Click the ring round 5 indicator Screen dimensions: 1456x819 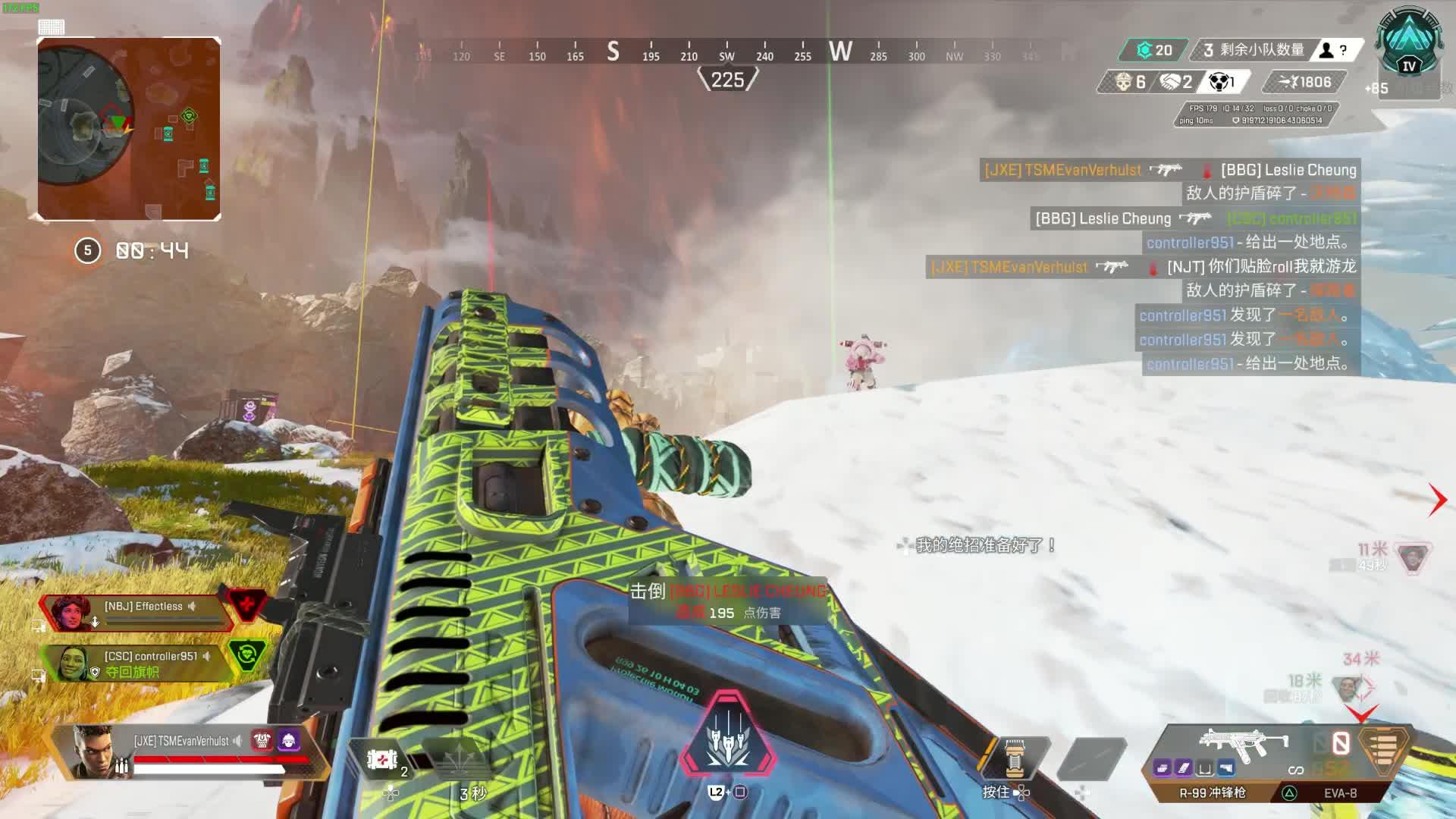[88, 250]
